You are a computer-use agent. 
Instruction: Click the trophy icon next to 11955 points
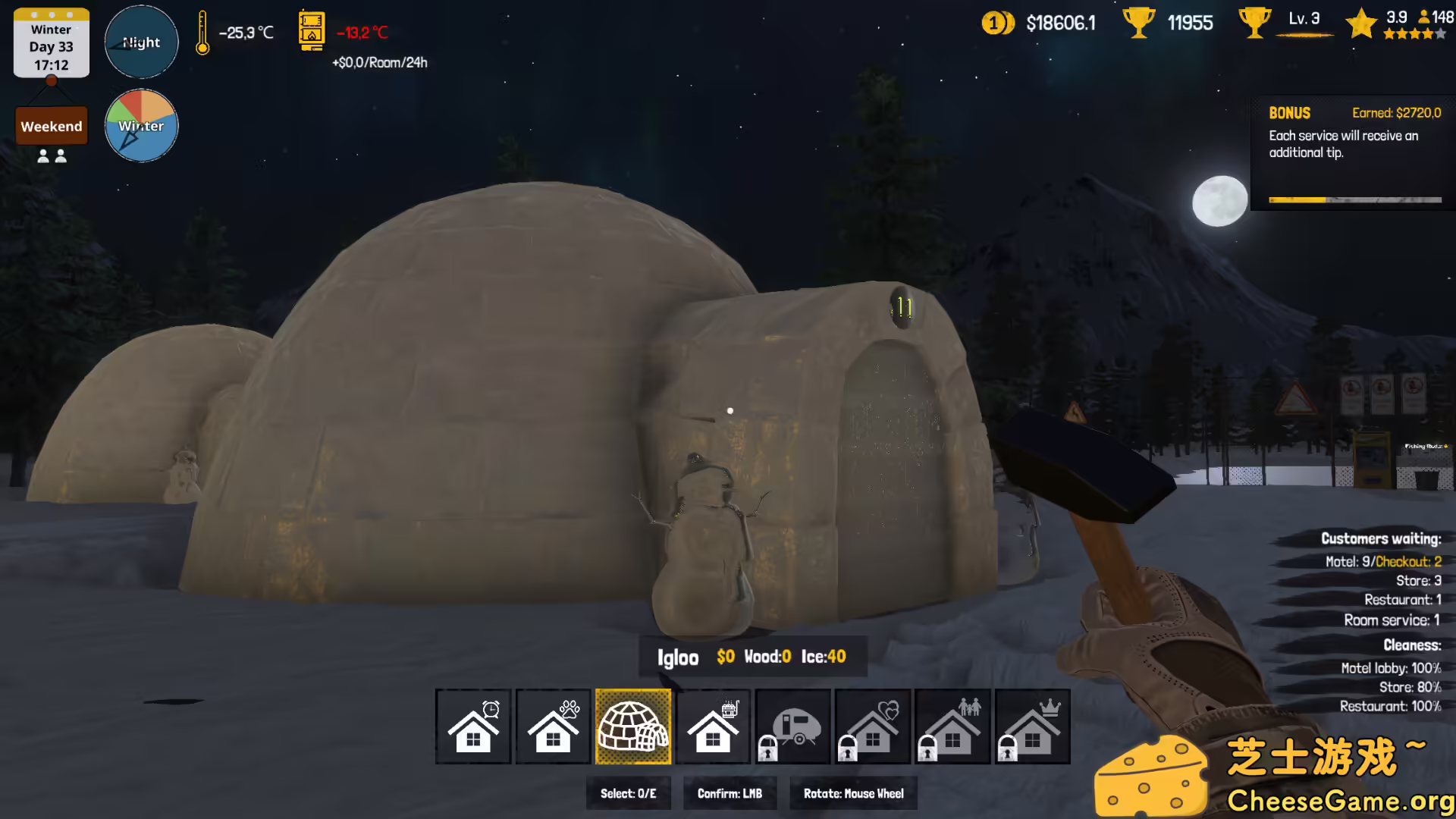[x=1137, y=23]
